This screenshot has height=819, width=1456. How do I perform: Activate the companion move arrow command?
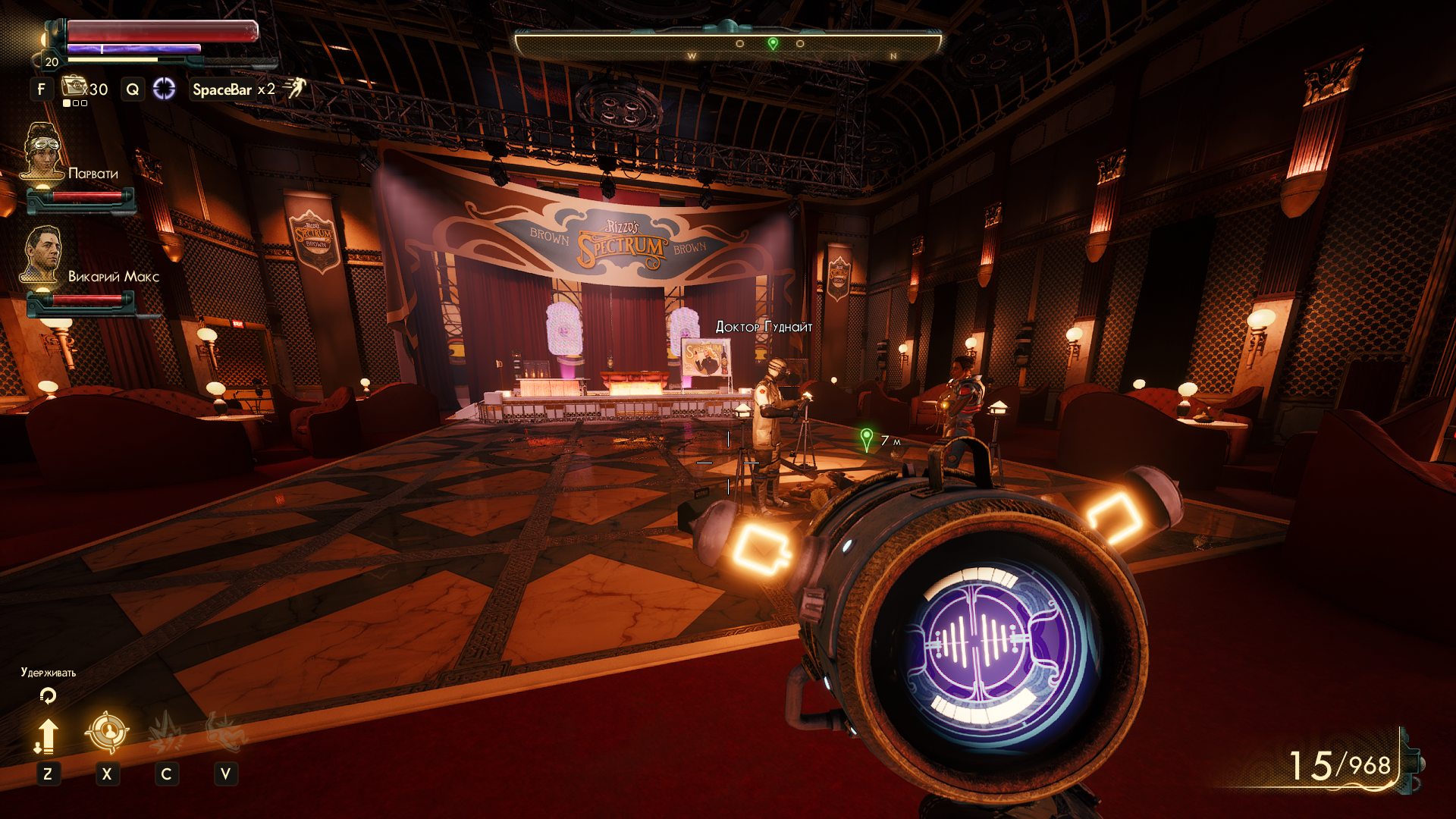click(47, 736)
